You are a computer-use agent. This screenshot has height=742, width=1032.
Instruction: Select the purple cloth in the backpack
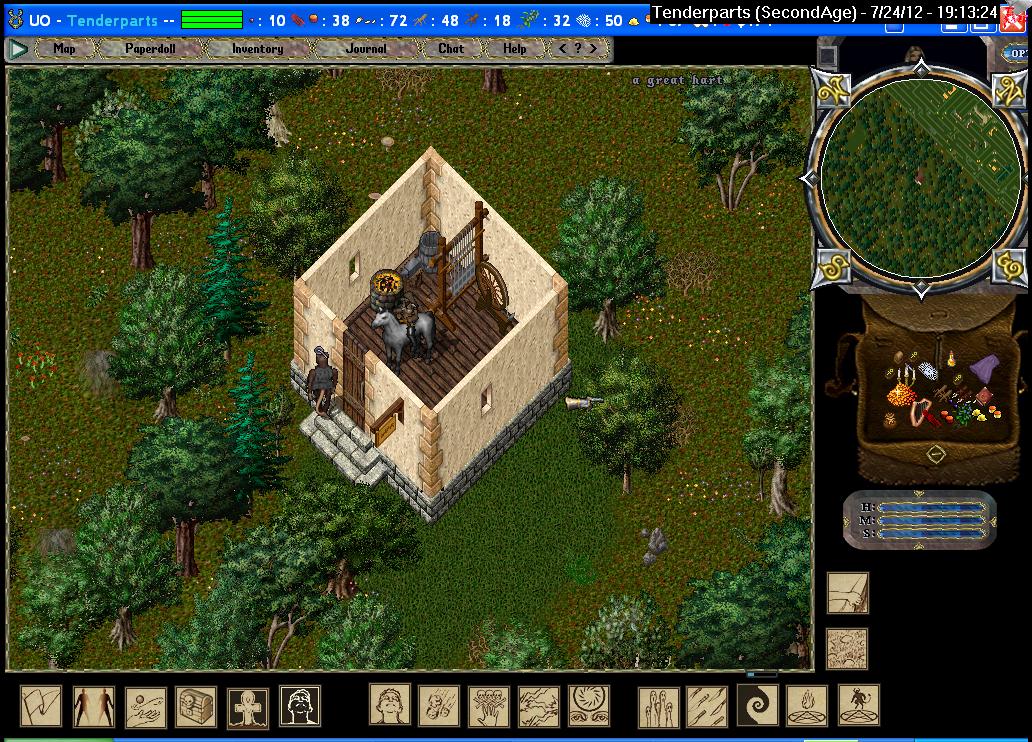pyautogui.click(x=983, y=368)
